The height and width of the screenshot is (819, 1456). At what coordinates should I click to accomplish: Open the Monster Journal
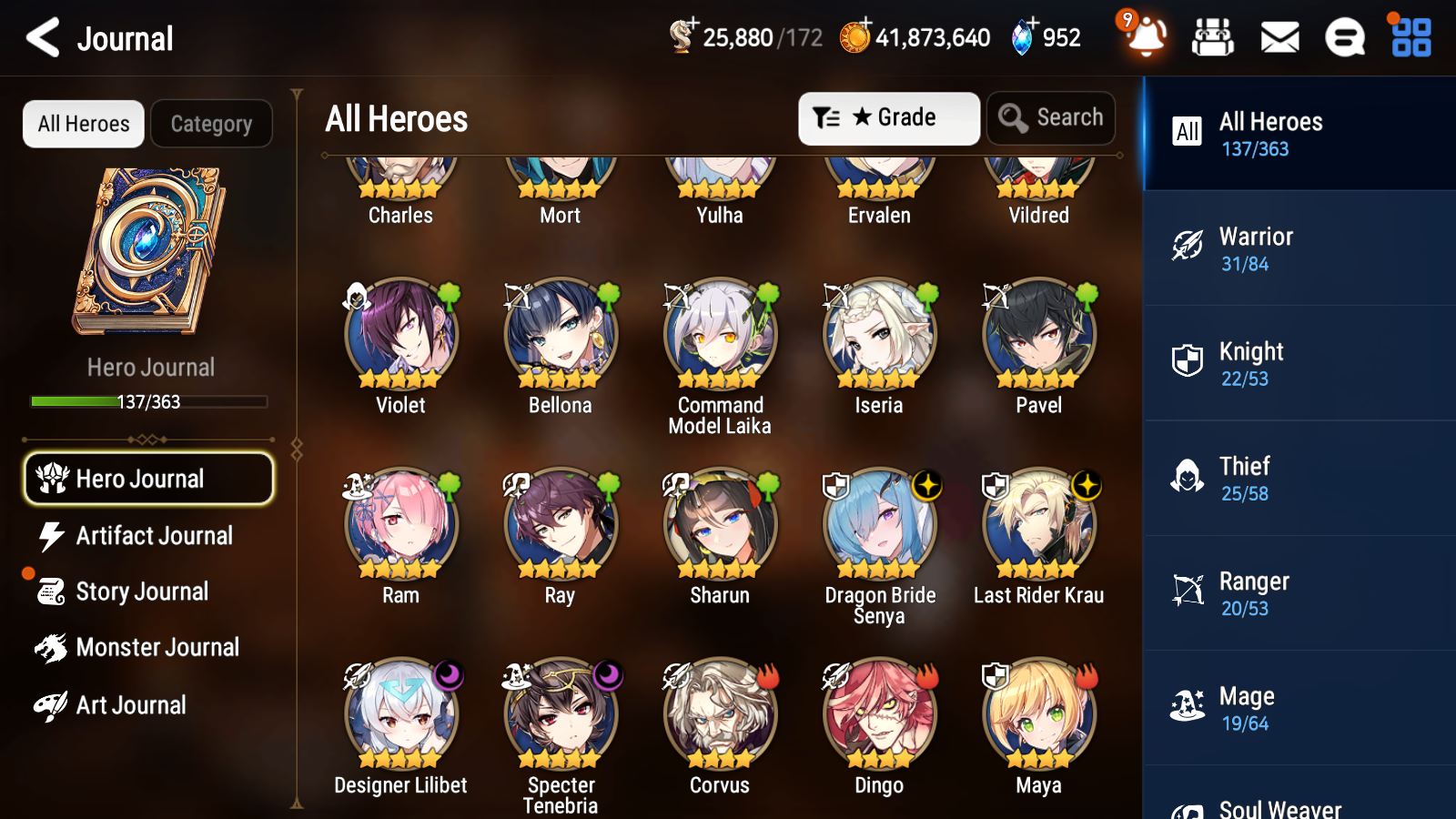pyautogui.click(x=155, y=647)
